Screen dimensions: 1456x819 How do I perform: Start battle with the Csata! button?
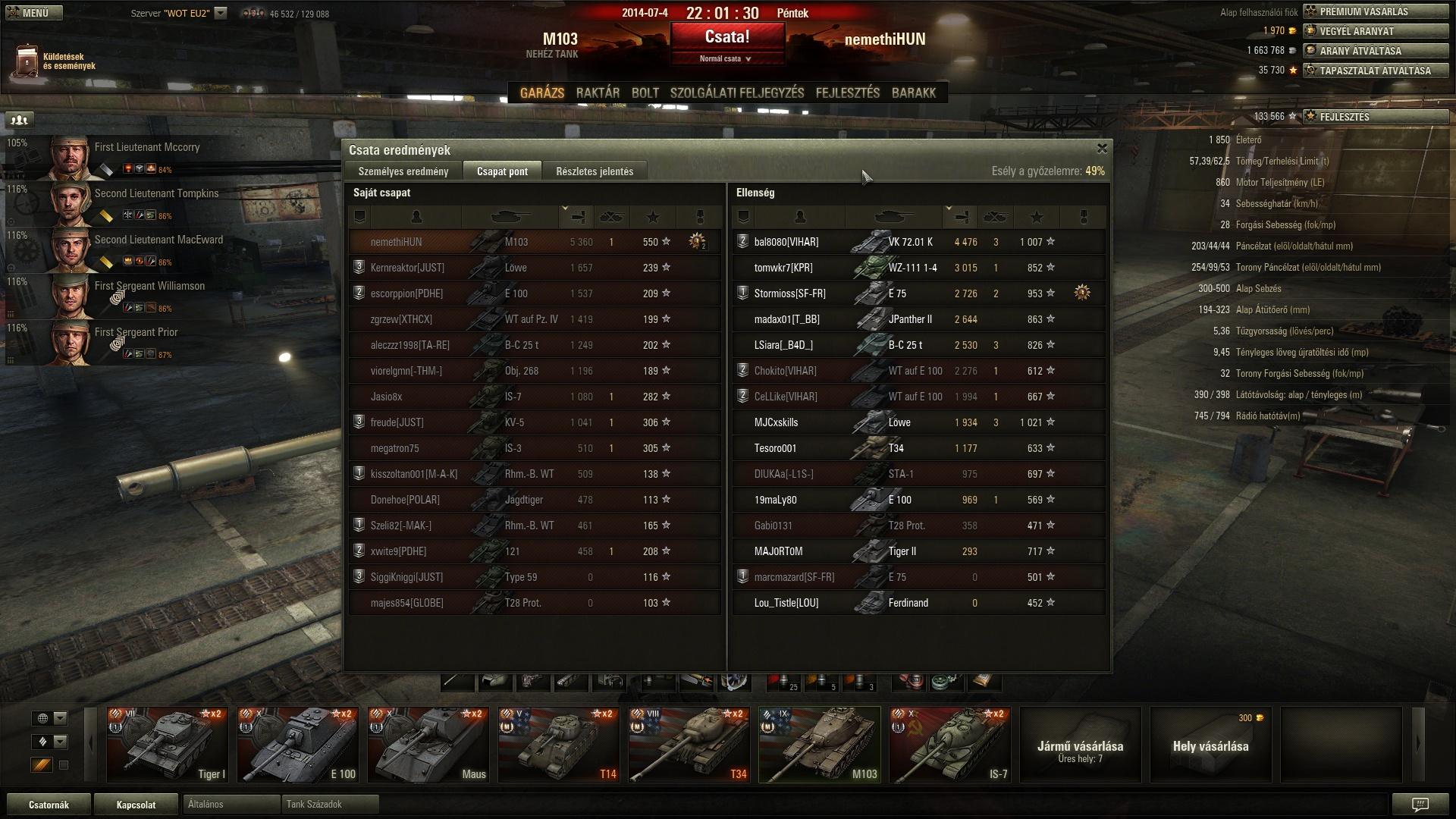coord(726,36)
